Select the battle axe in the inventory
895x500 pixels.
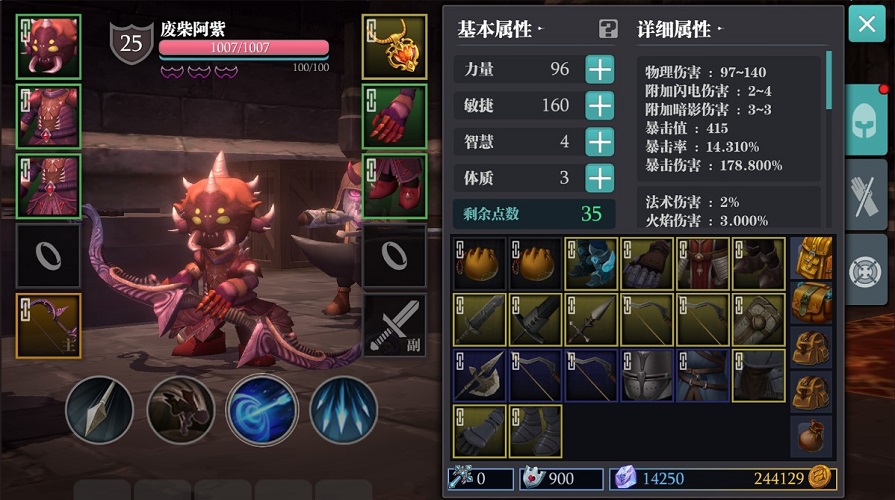click(479, 375)
